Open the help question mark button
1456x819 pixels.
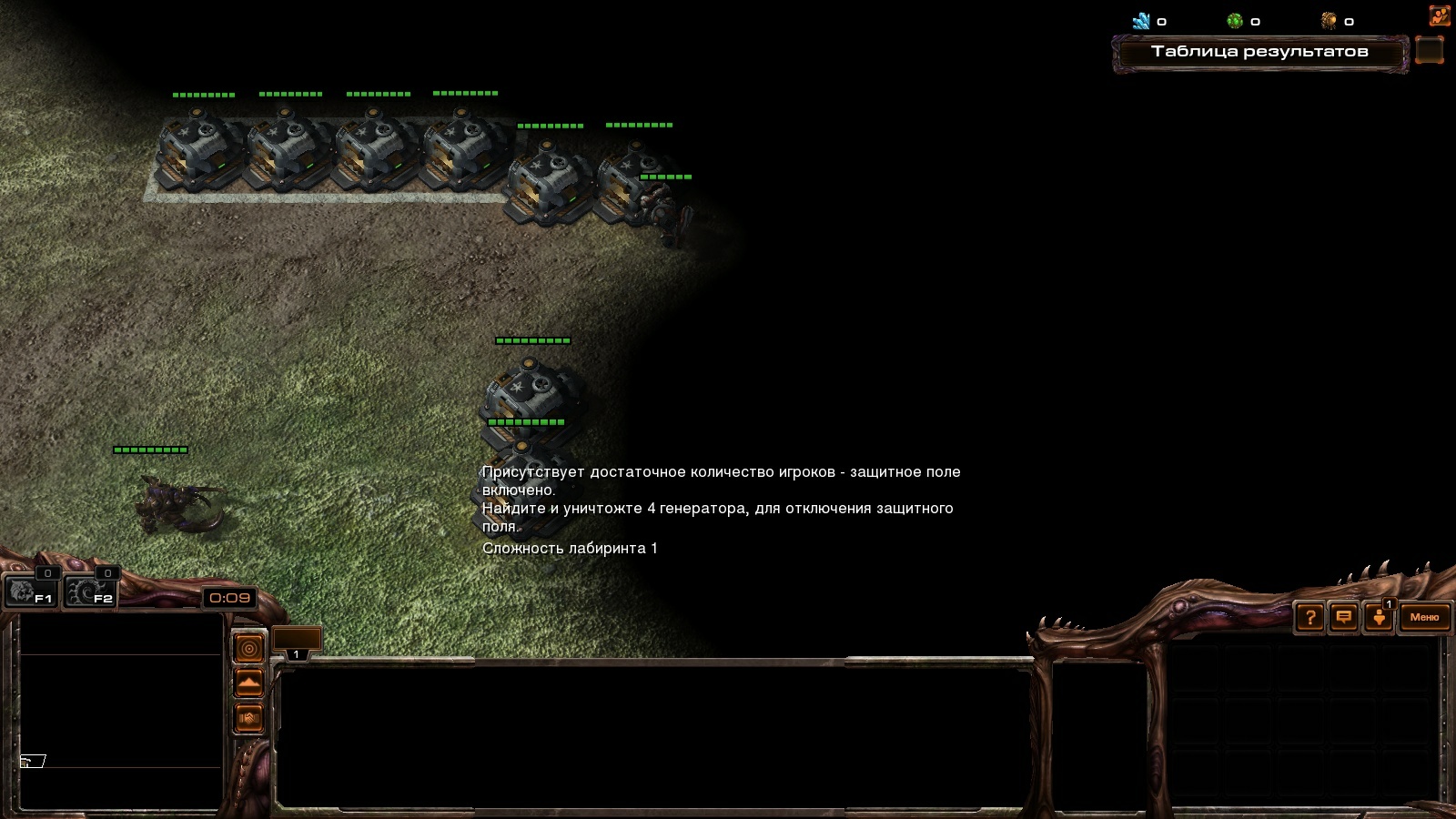coord(1309,618)
